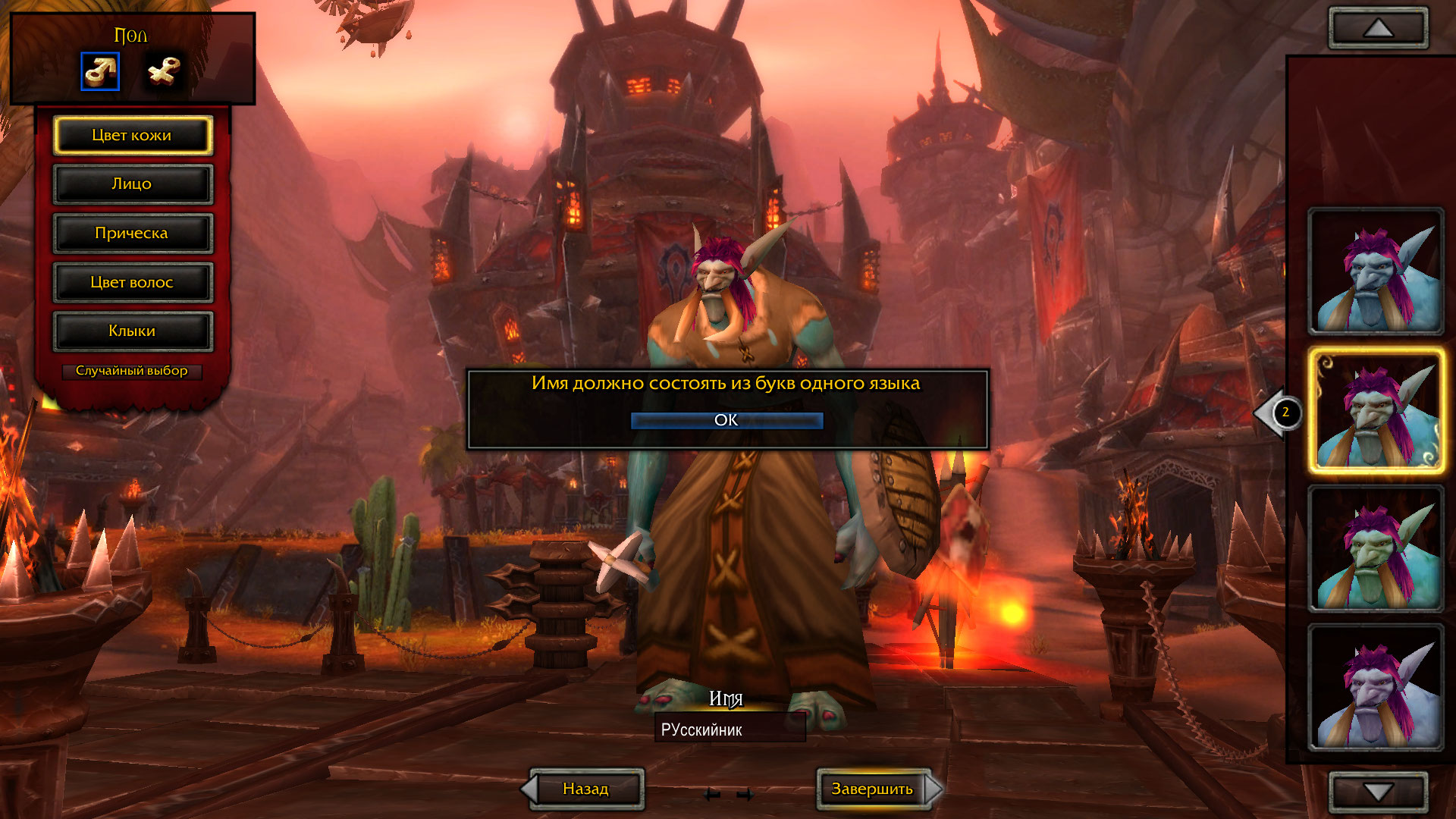The image size is (1456, 819).
Task: Choose the Клыки tusks option
Action: click(x=132, y=331)
